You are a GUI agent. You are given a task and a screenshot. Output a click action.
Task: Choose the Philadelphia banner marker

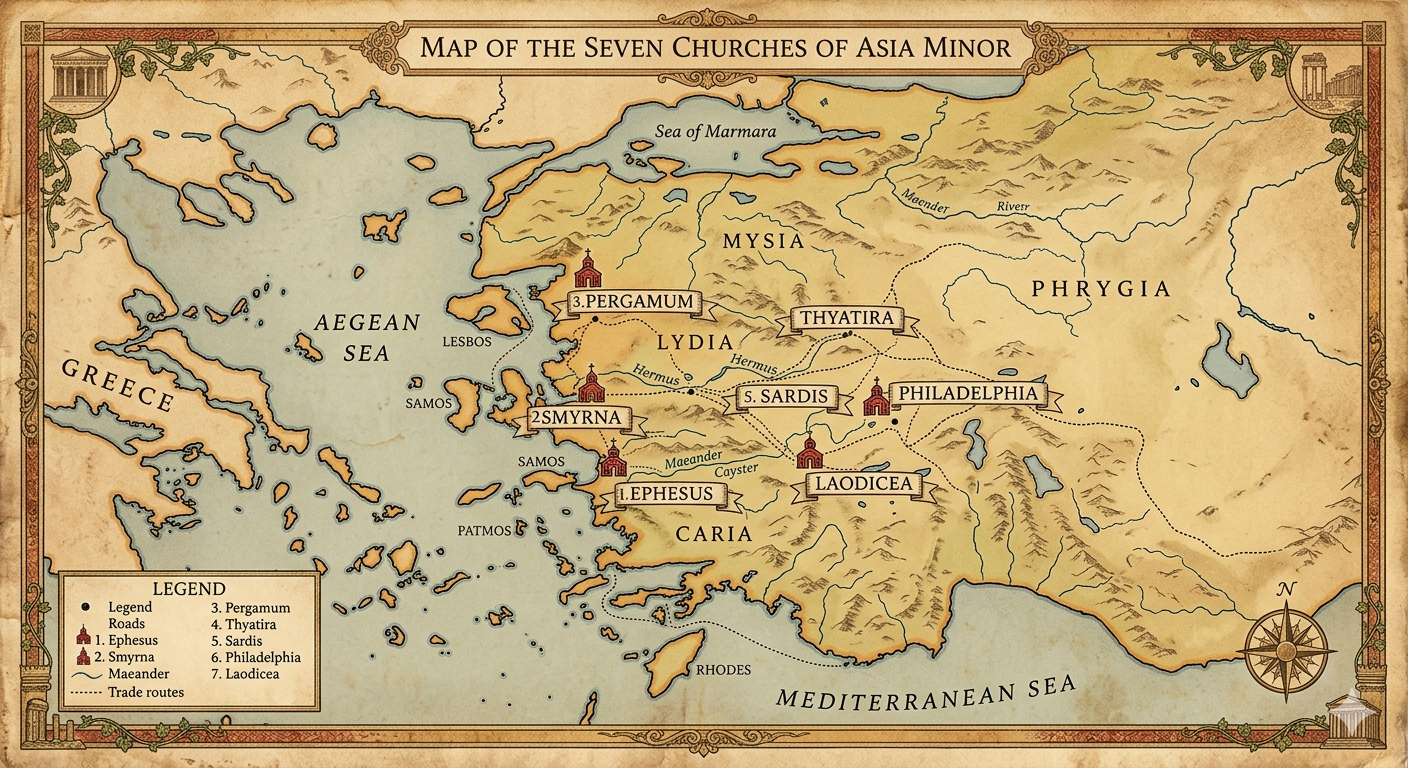point(967,393)
